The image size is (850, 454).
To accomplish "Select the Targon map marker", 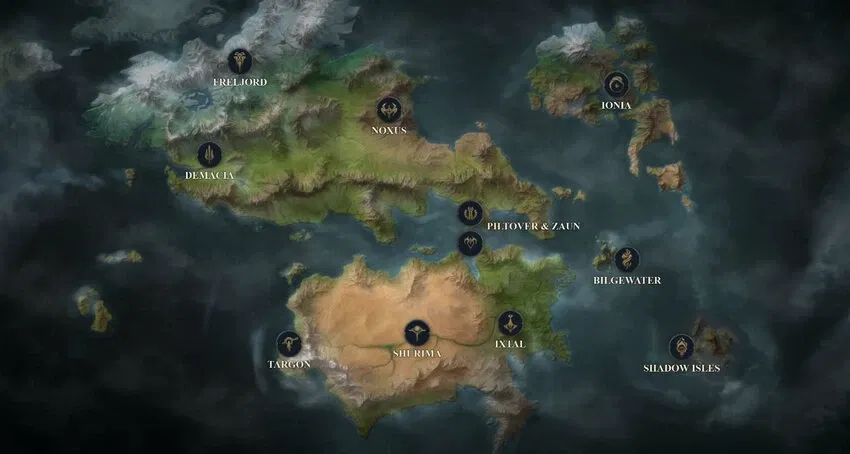I will (x=289, y=344).
